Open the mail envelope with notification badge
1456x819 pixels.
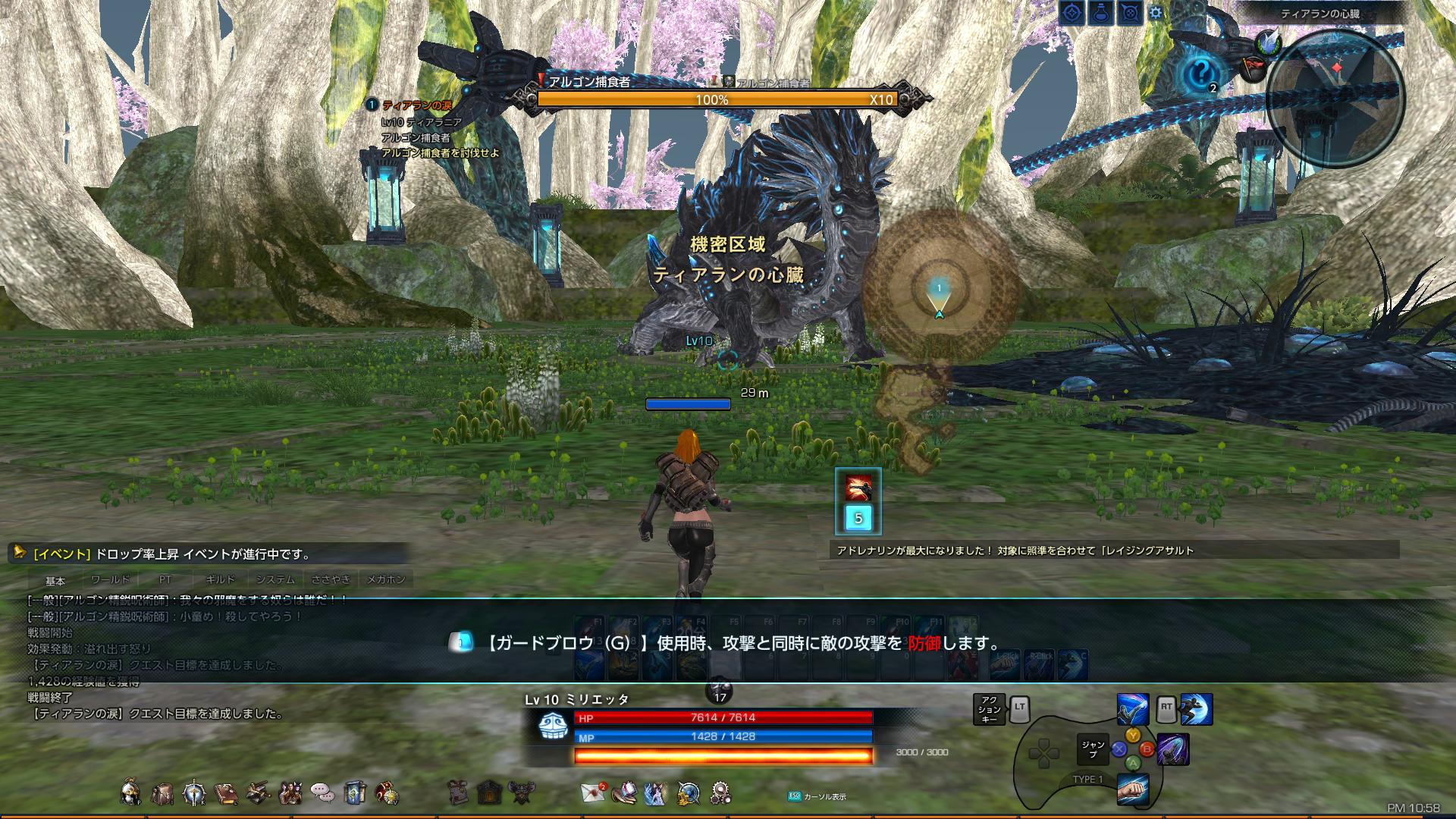click(x=593, y=794)
